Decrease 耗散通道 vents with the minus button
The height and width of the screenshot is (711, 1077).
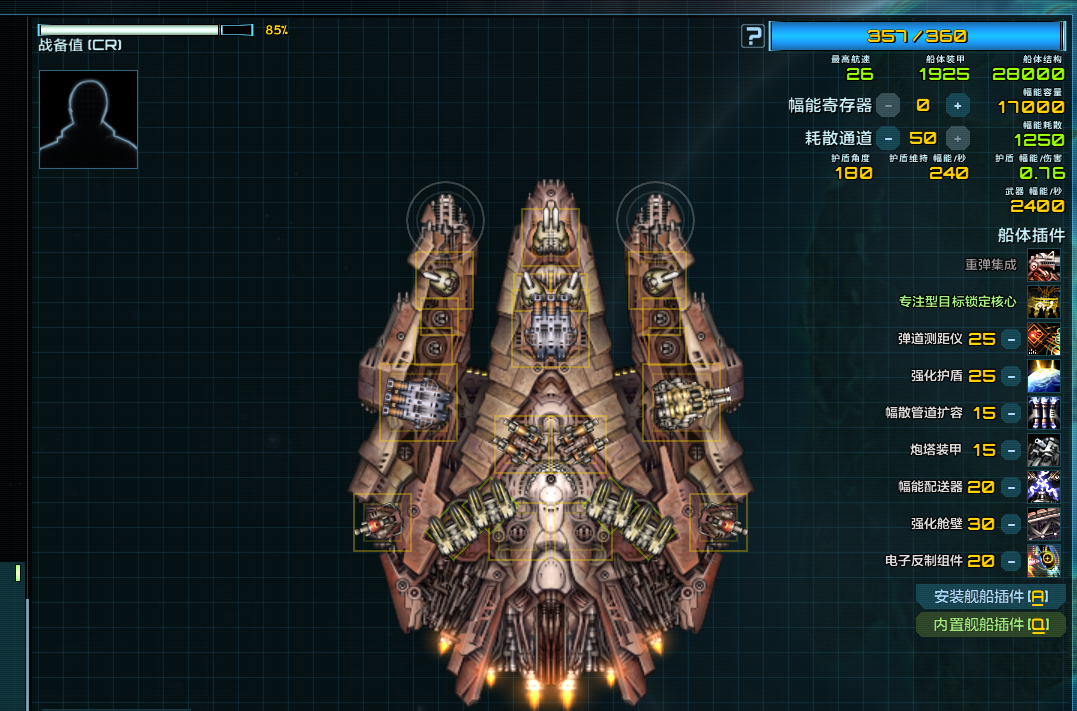[887, 138]
